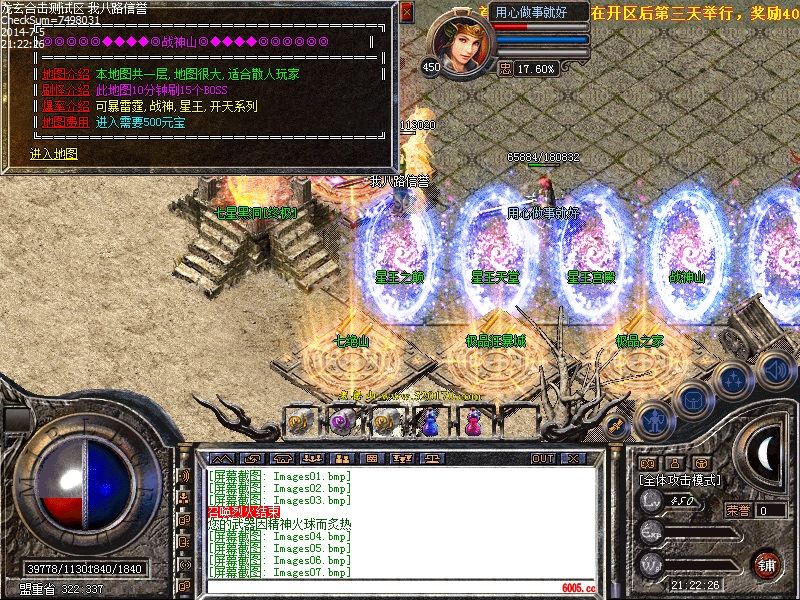
Task: Close the 战神山 map dialog
Action: coord(406,13)
